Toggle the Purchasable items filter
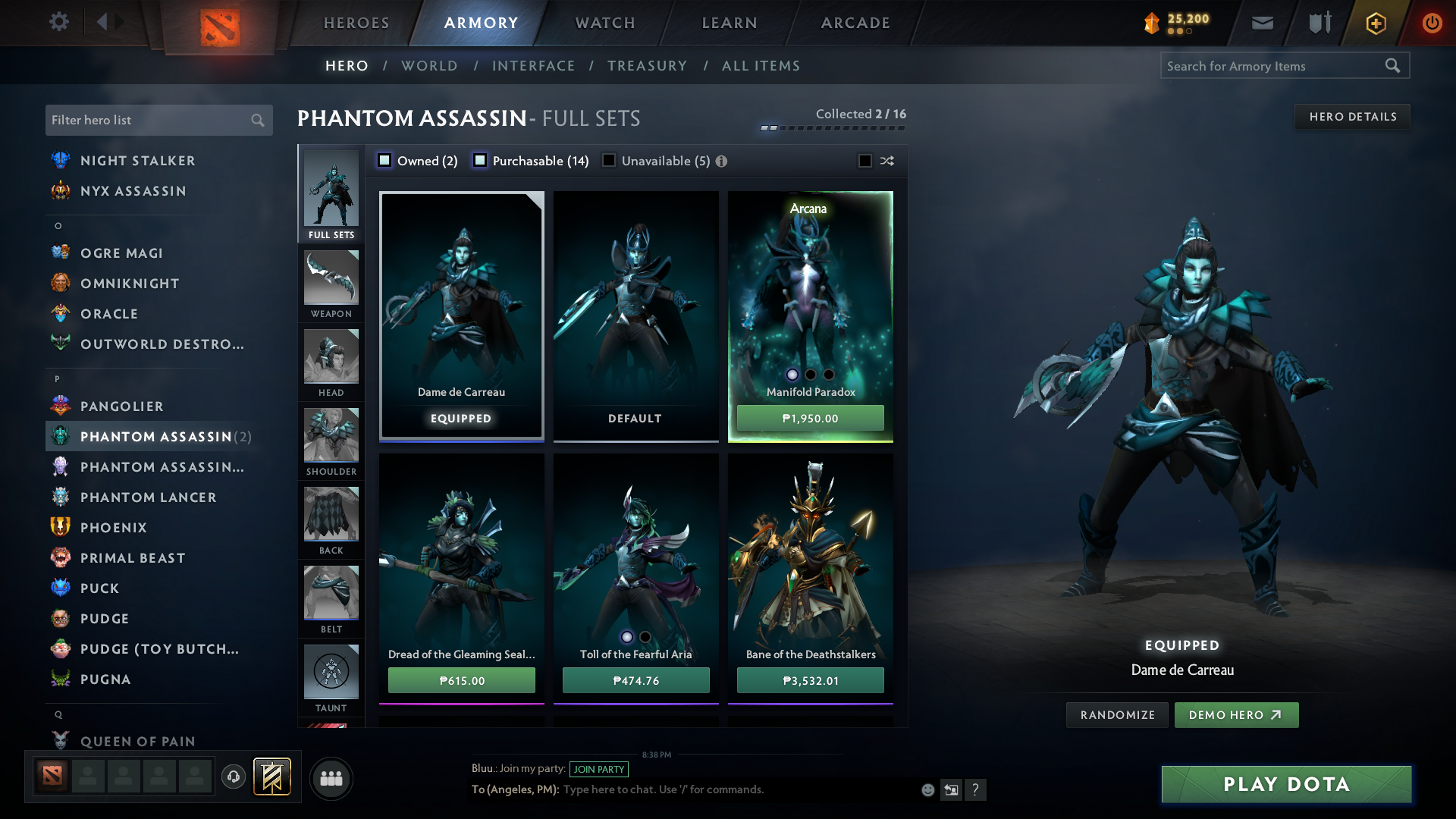Screen dimensions: 1456x819 pos(480,160)
